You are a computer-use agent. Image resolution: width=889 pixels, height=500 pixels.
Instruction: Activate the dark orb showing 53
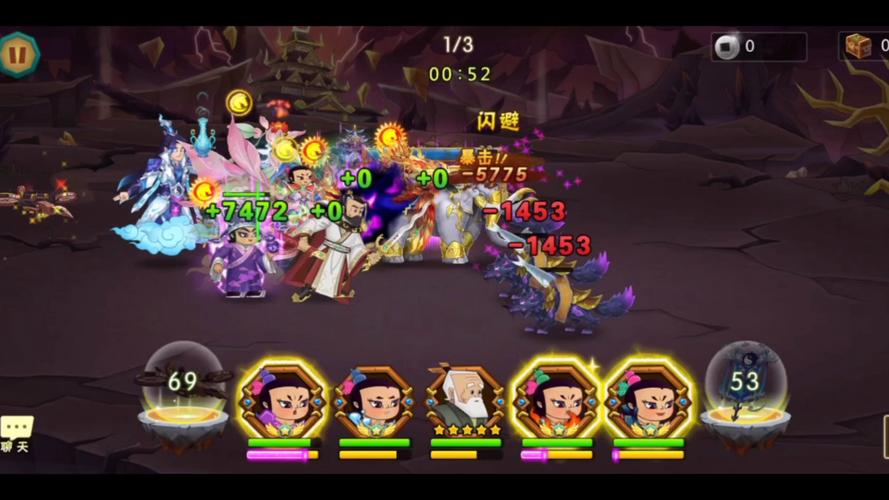click(x=744, y=386)
